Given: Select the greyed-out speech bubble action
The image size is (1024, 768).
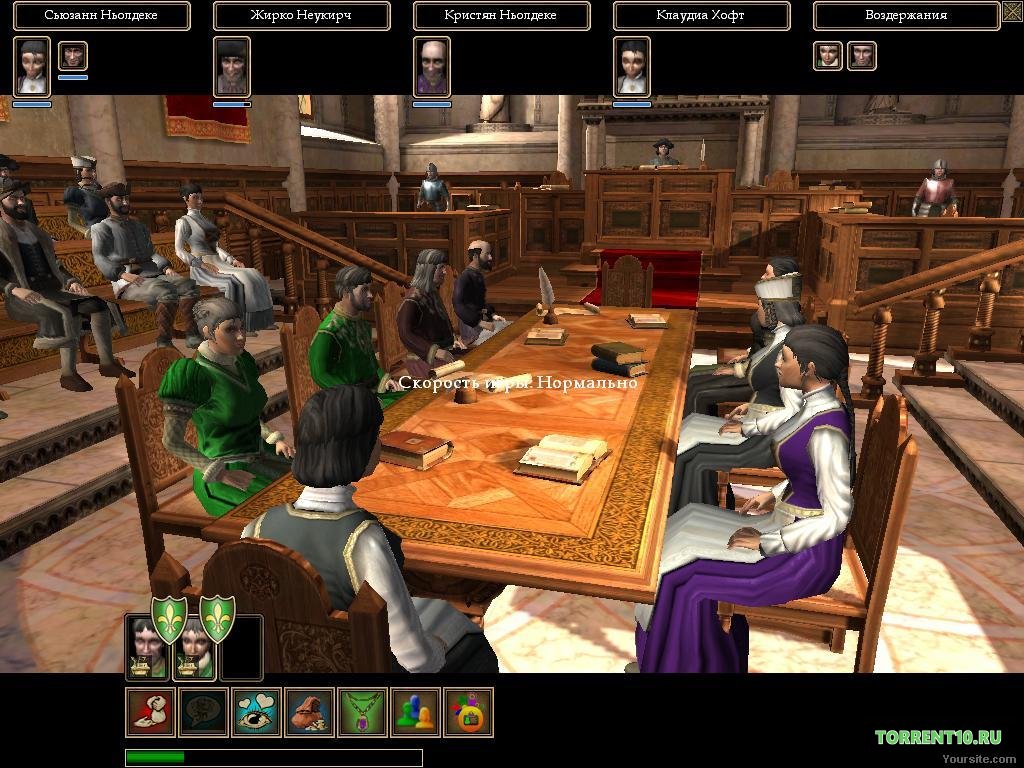Looking at the screenshot, I should [204, 712].
